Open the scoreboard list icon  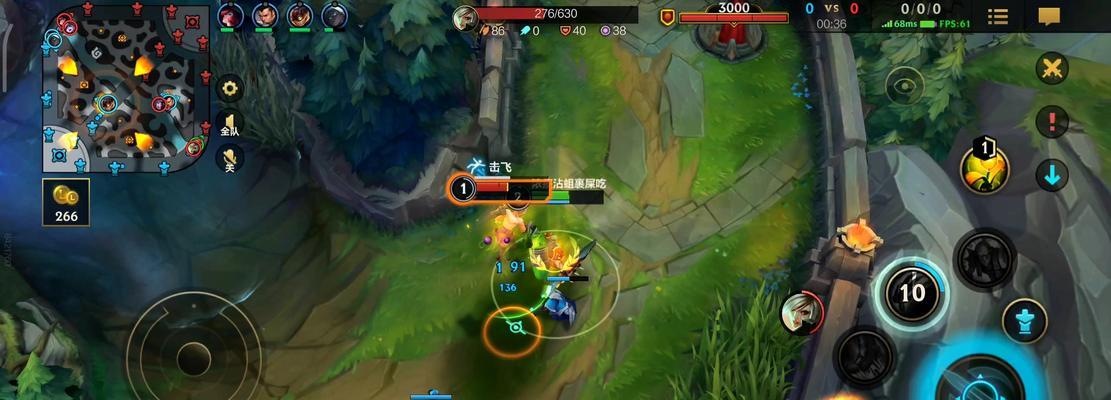(x=998, y=16)
